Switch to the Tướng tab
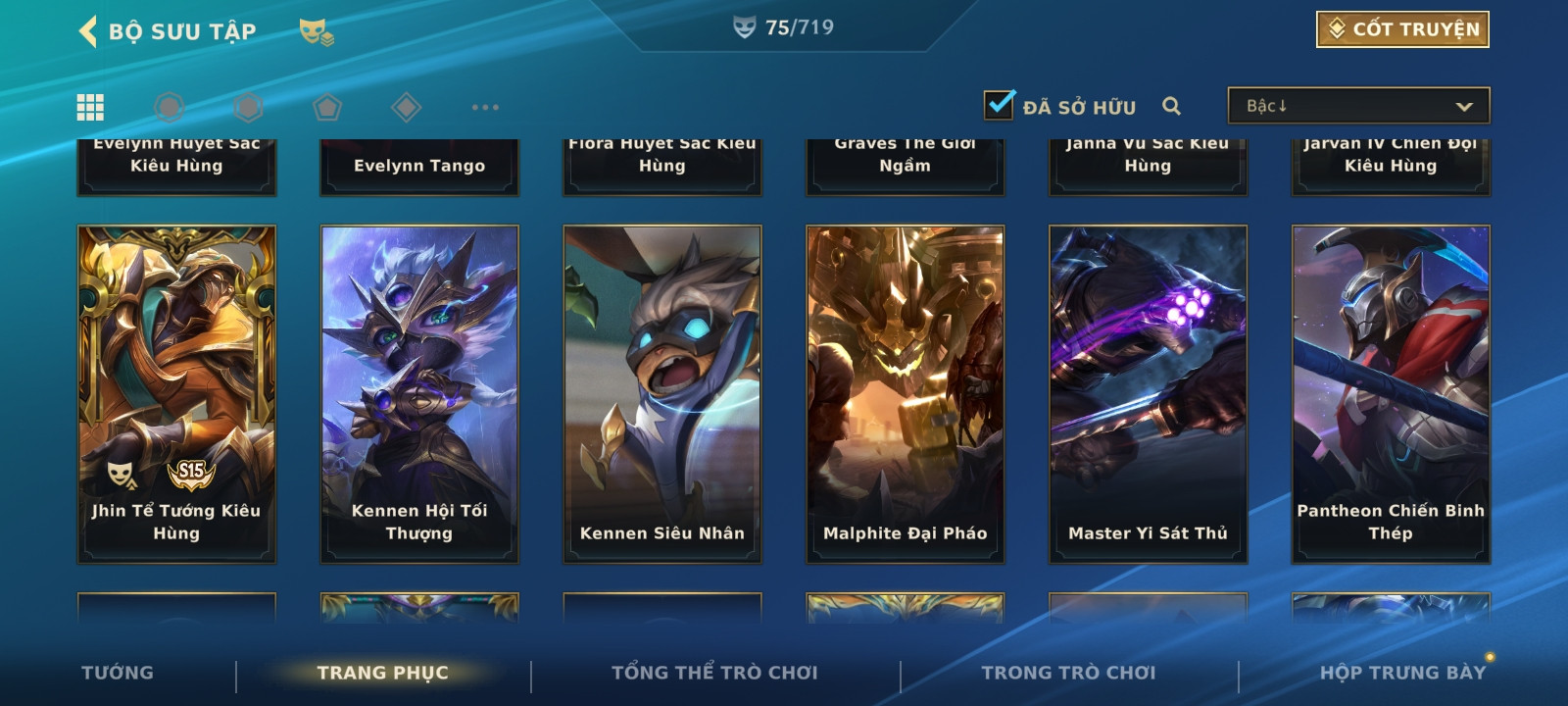Image resolution: width=1568 pixels, height=706 pixels. [118, 673]
